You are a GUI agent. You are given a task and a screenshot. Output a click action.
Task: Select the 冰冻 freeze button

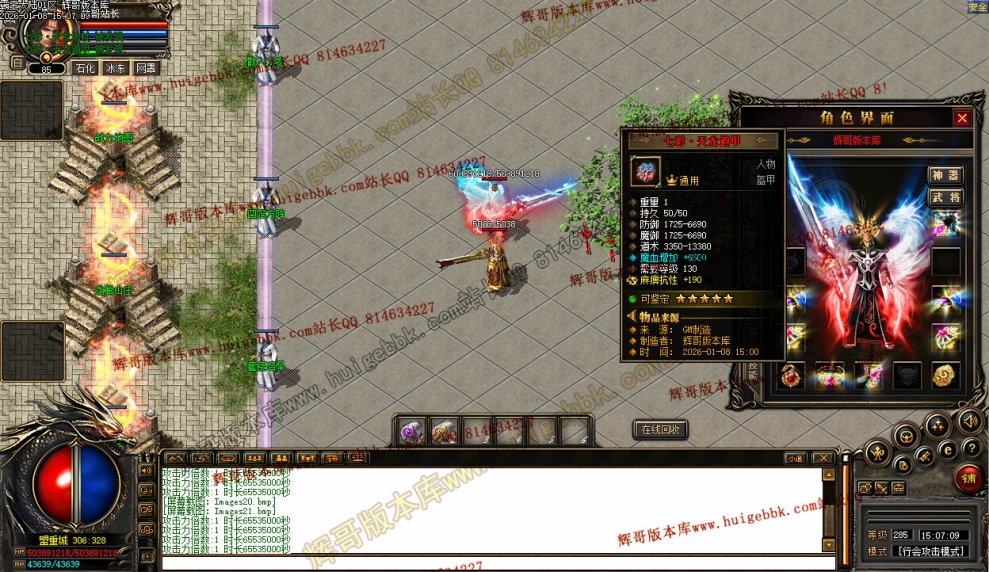coord(116,68)
